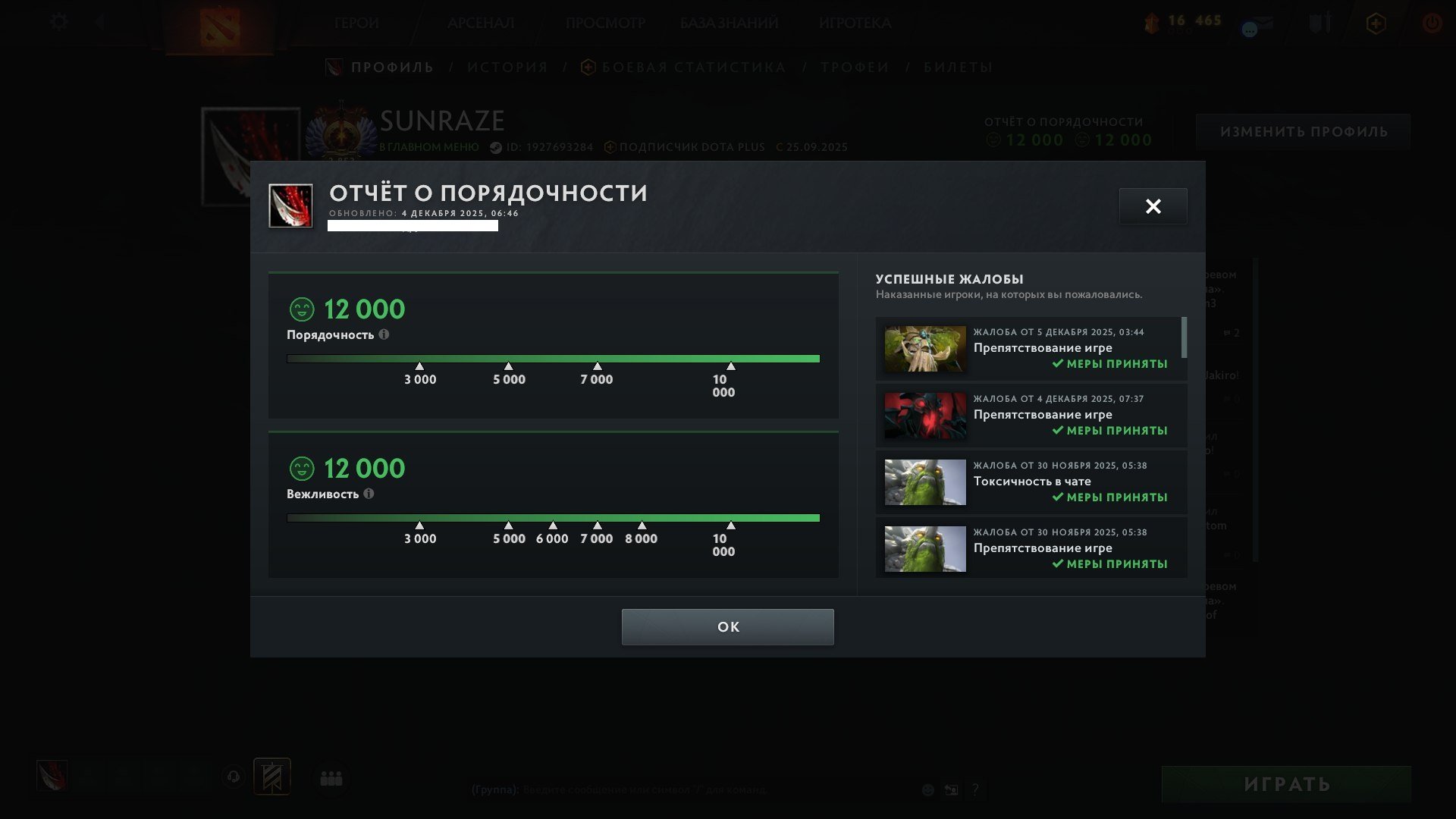Click the OK button in the report dialog
Viewport: 1456px width, 819px height.
[x=727, y=626]
